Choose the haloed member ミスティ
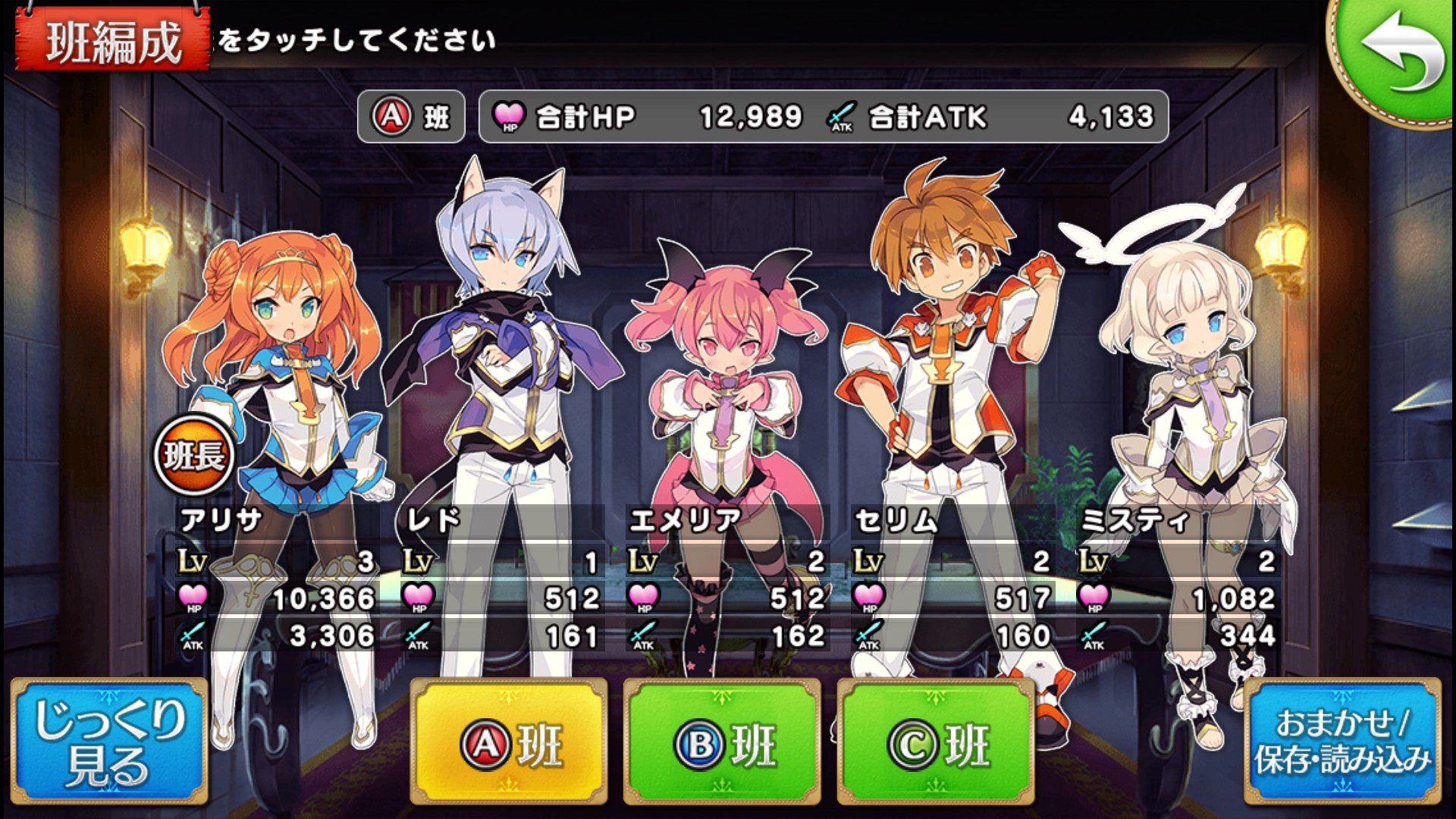The image size is (1456, 819). tap(1183, 394)
